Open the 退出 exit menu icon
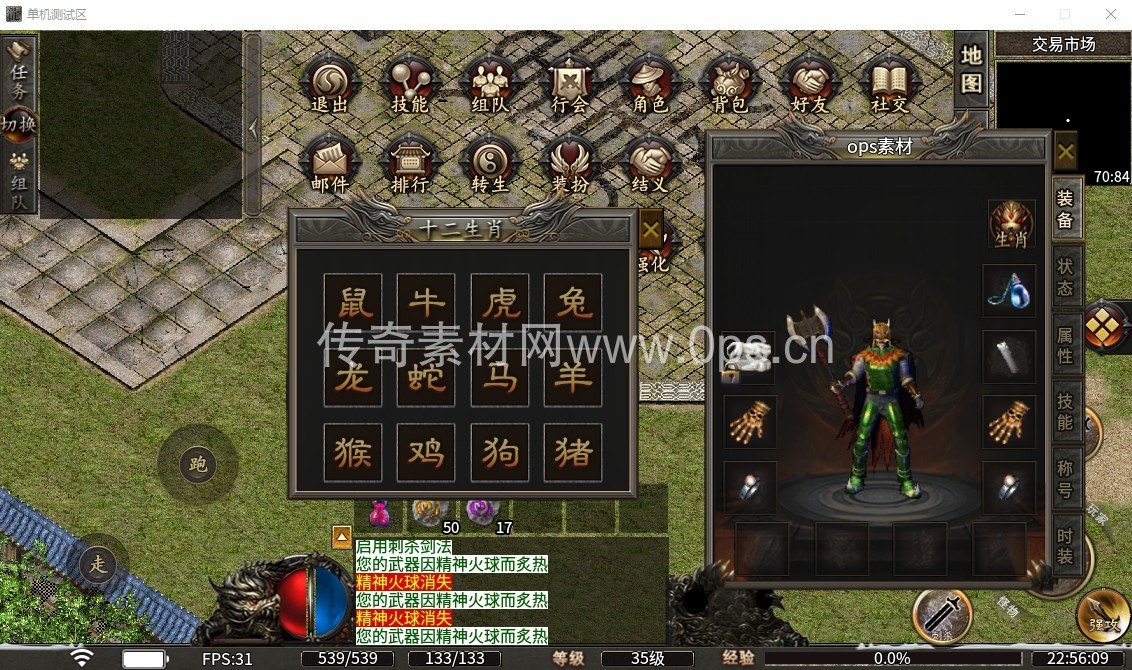This screenshot has height=670, width=1132. pyautogui.click(x=329, y=84)
